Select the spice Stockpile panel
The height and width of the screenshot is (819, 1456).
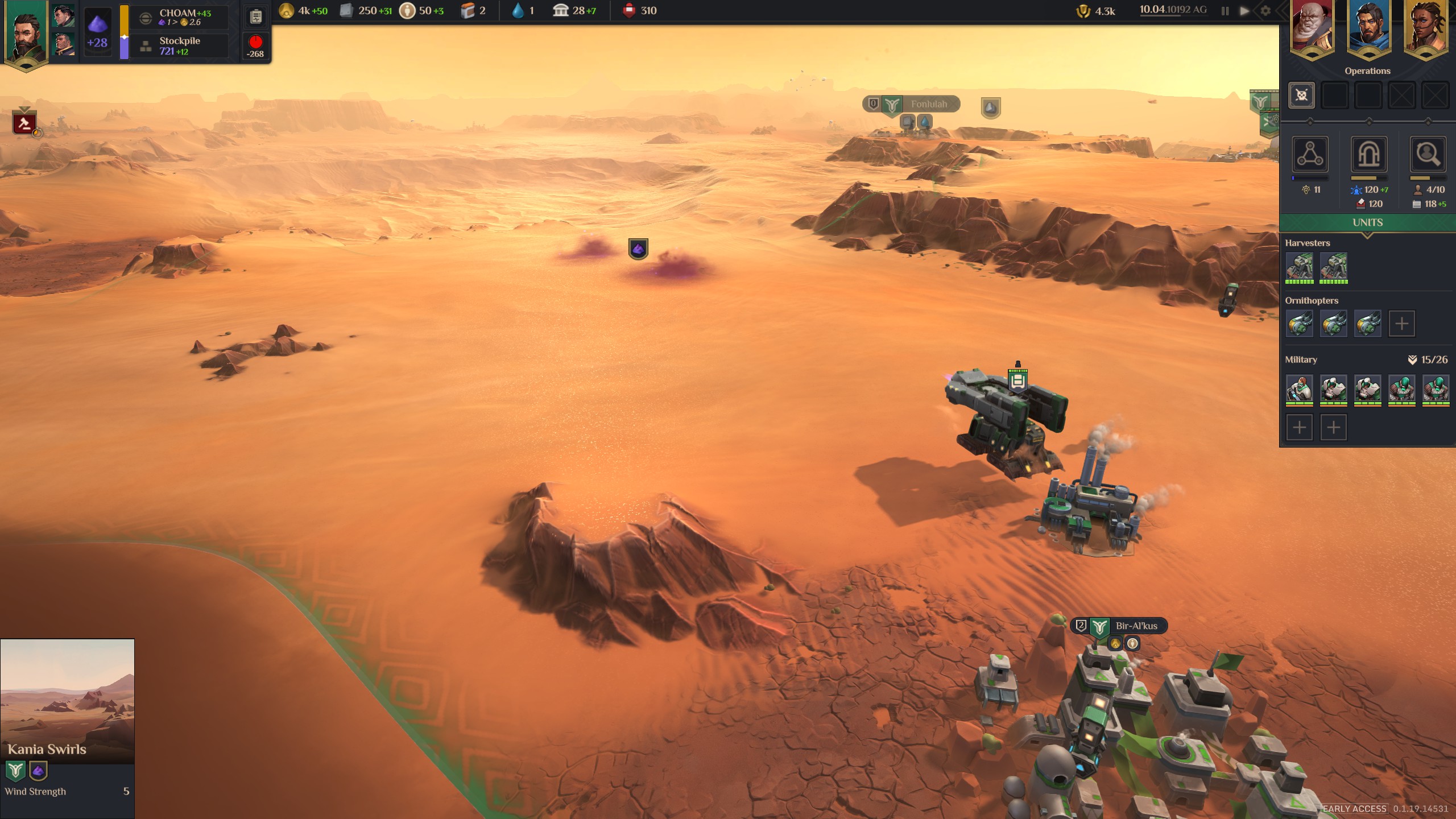pyautogui.click(x=179, y=45)
